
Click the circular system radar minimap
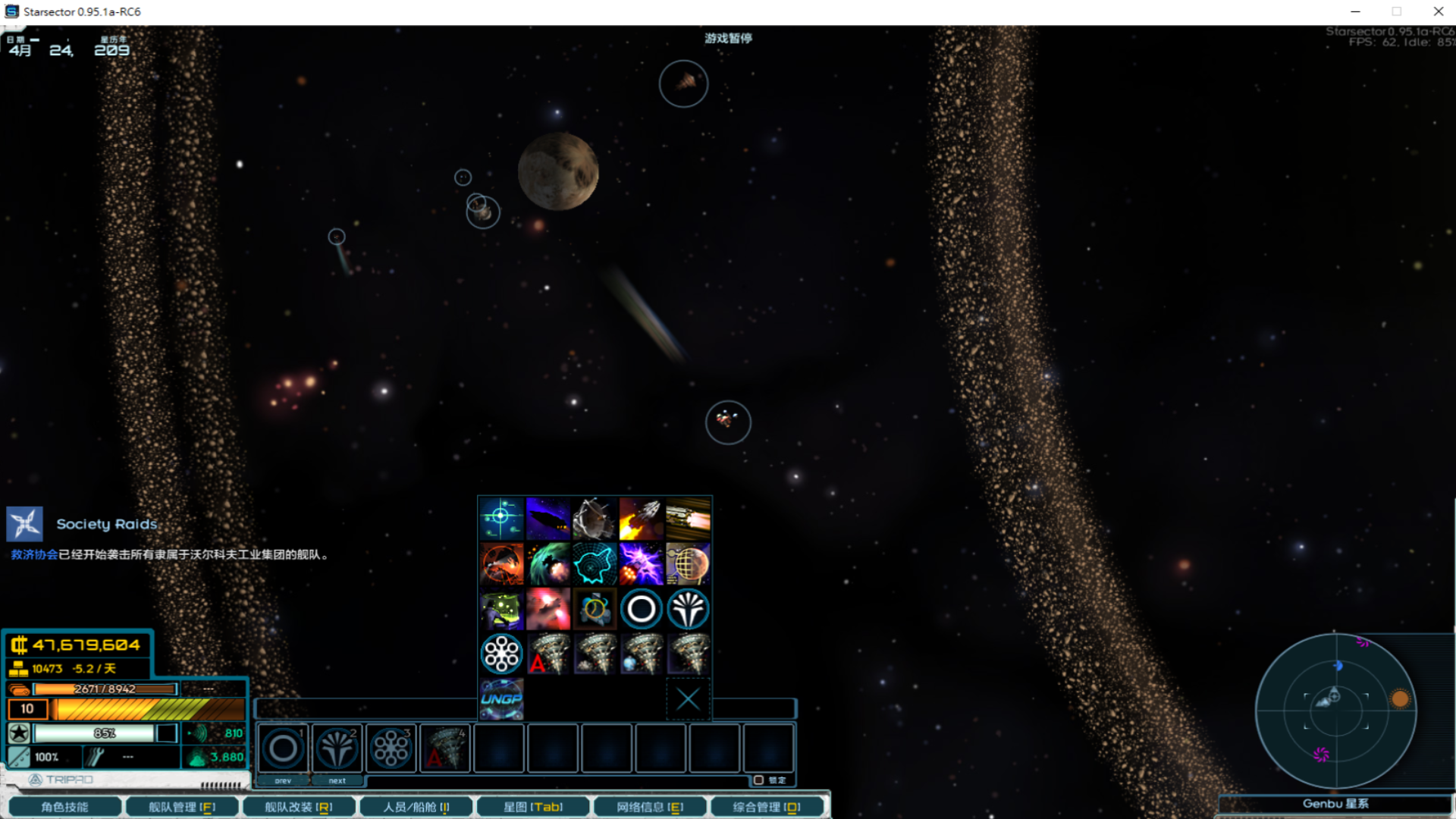[1335, 711]
